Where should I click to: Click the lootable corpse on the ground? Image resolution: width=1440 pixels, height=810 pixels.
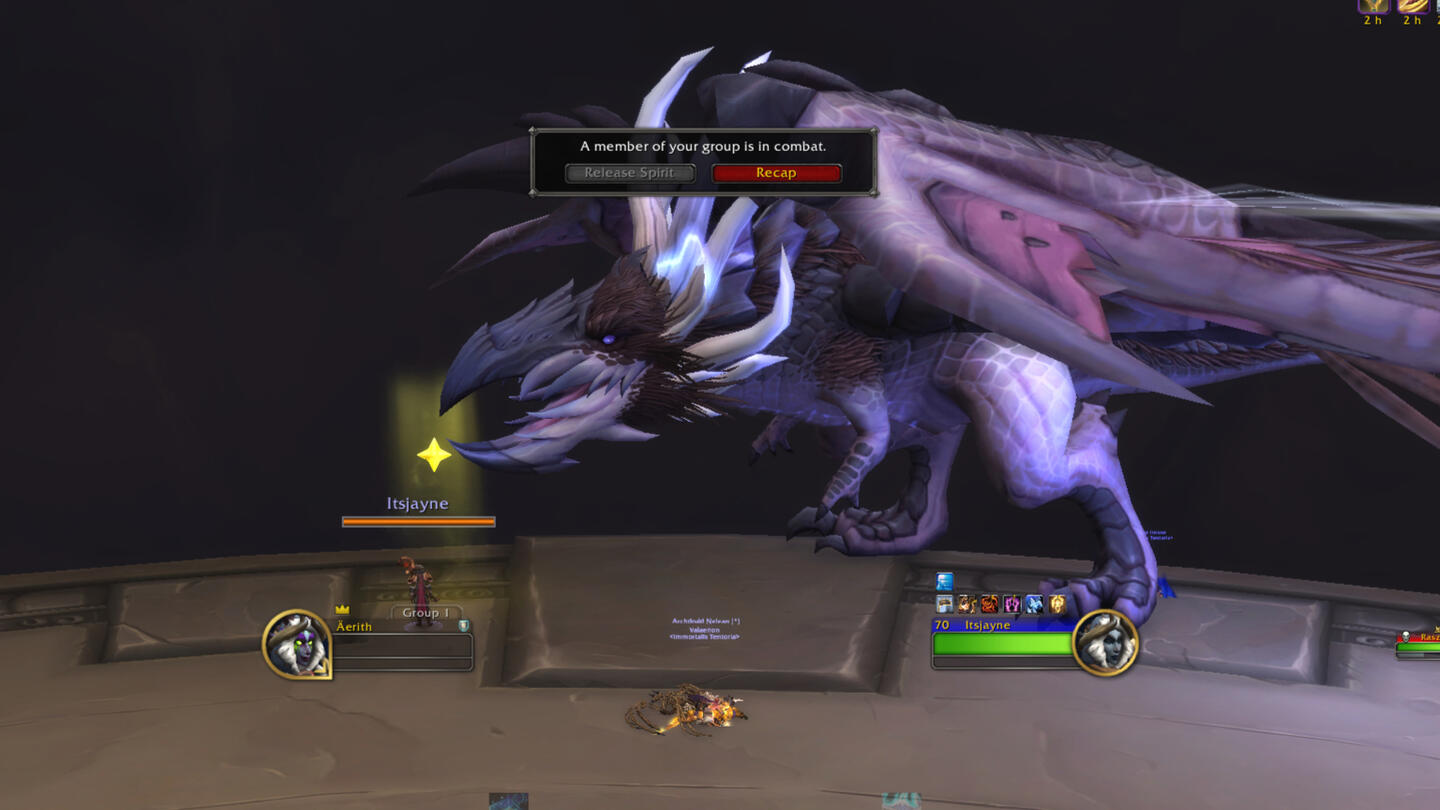700,708
